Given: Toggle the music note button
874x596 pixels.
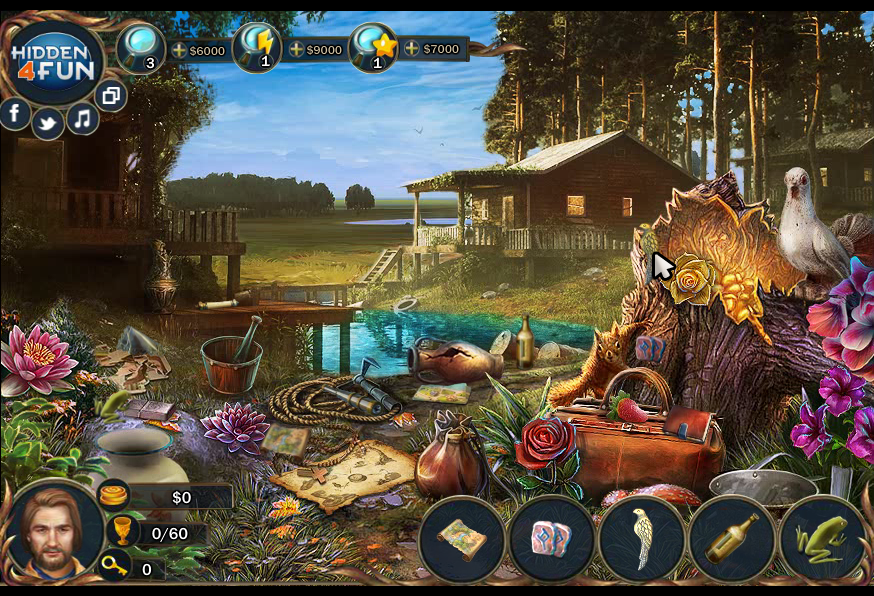Looking at the screenshot, I should click(82, 119).
